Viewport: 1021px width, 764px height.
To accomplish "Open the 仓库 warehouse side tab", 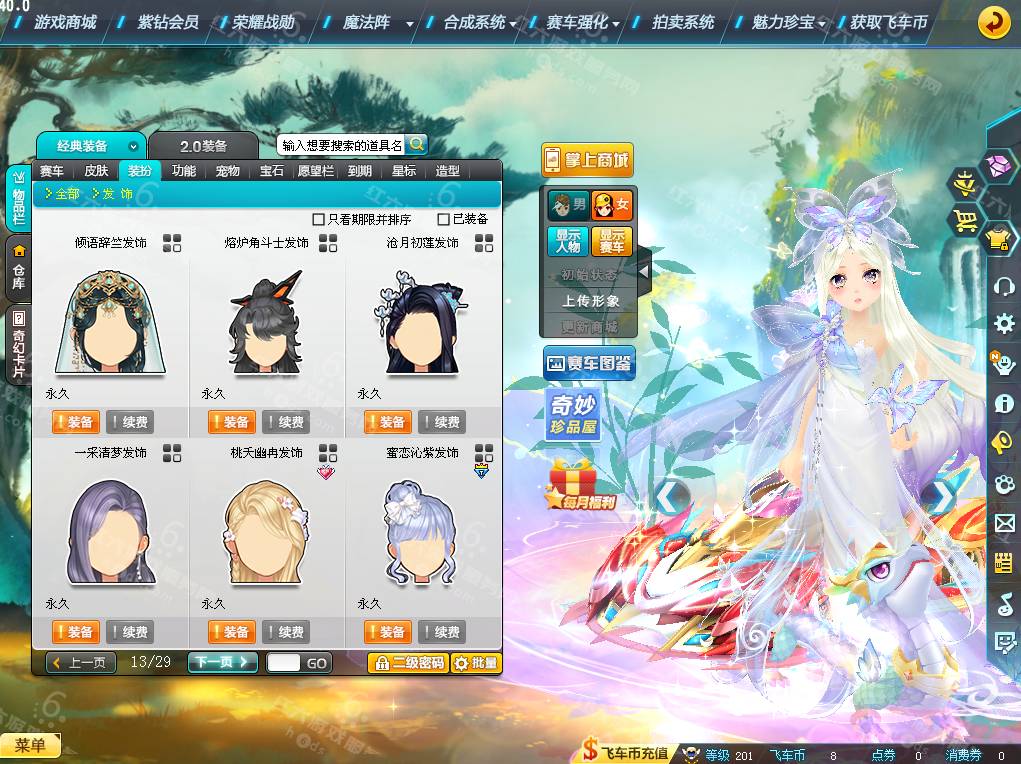I will (18, 269).
